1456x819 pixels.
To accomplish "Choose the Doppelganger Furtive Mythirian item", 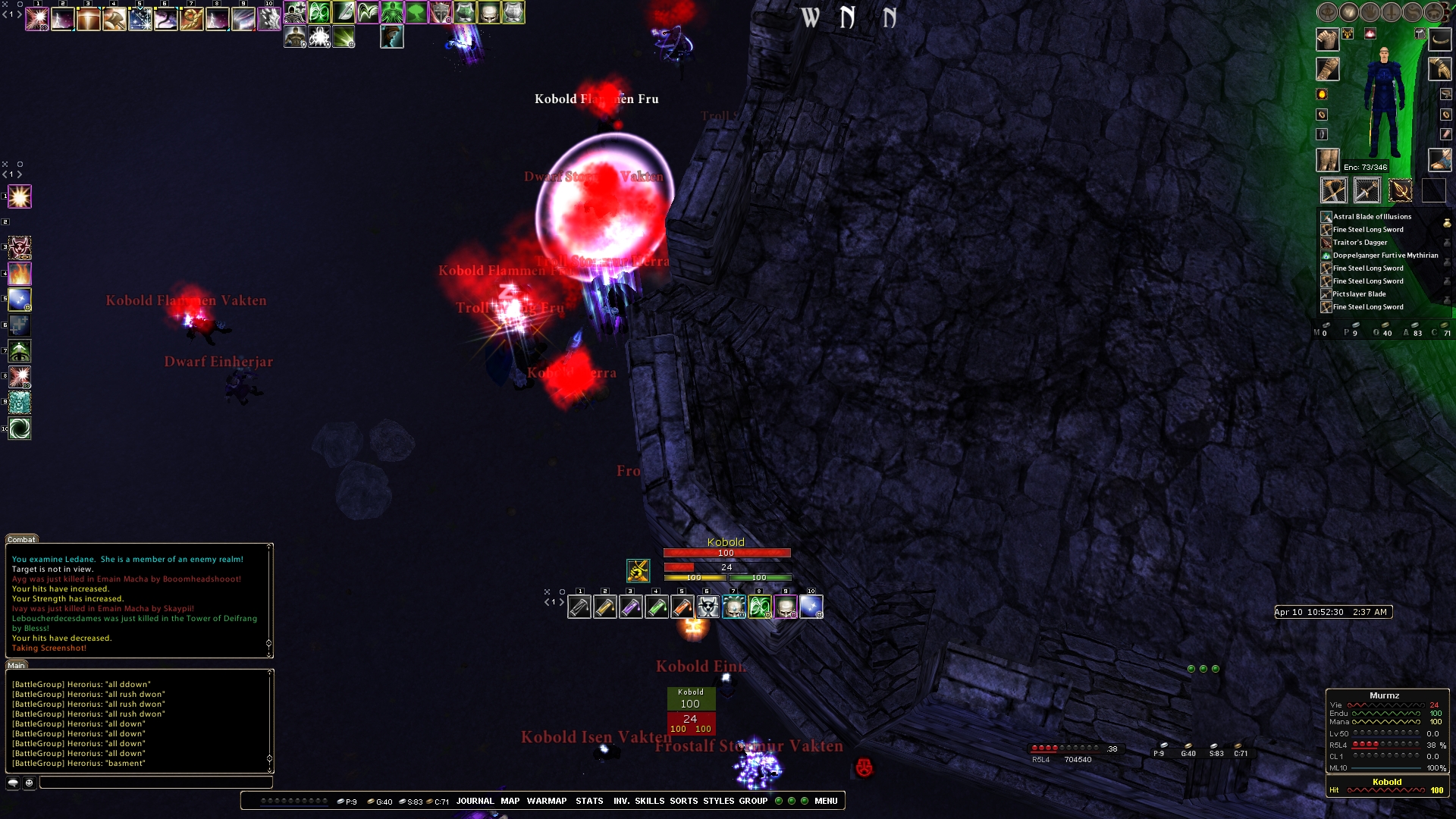I will [x=1385, y=256].
